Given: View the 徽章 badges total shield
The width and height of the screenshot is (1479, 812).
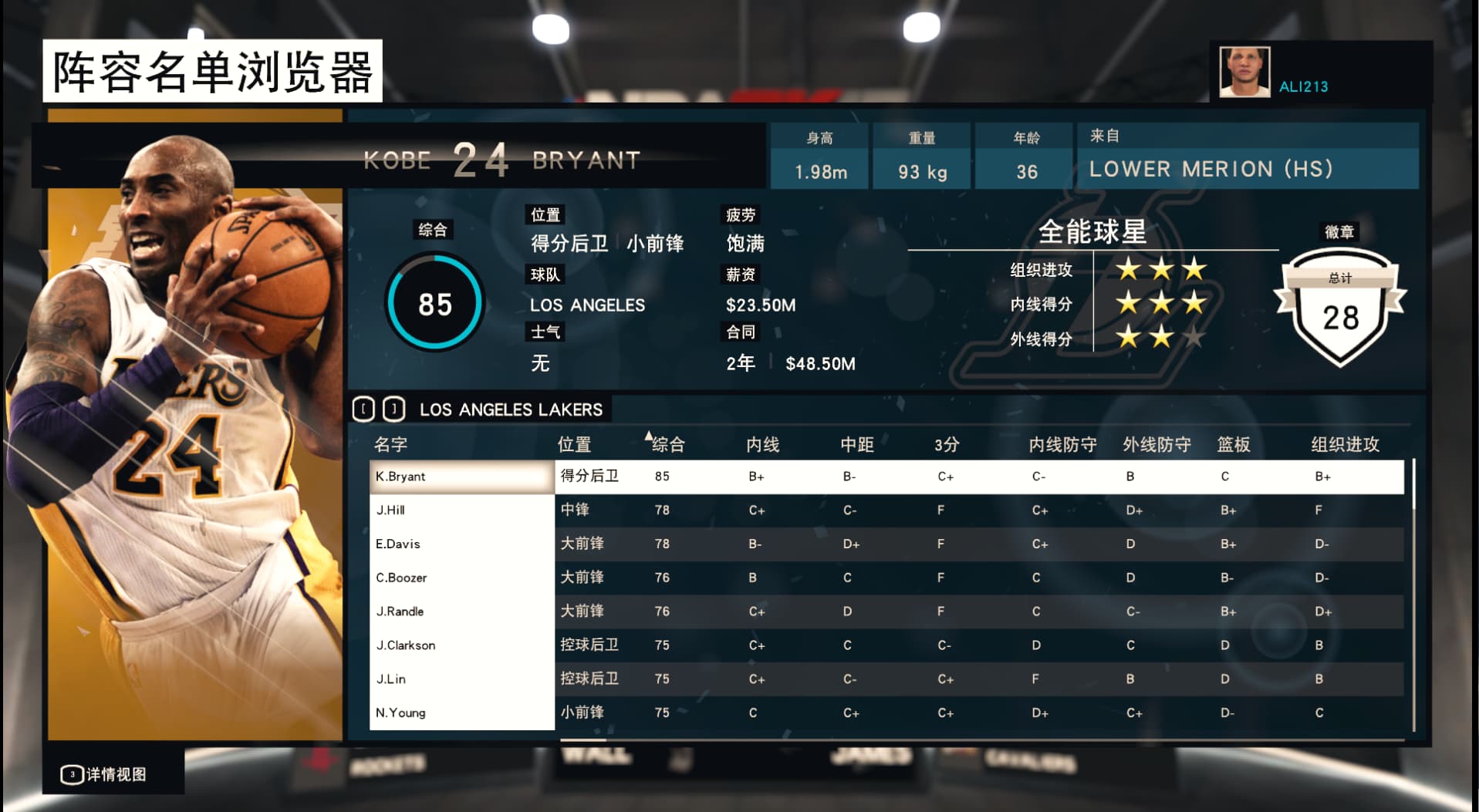Looking at the screenshot, I should (x=1340, y=309).
